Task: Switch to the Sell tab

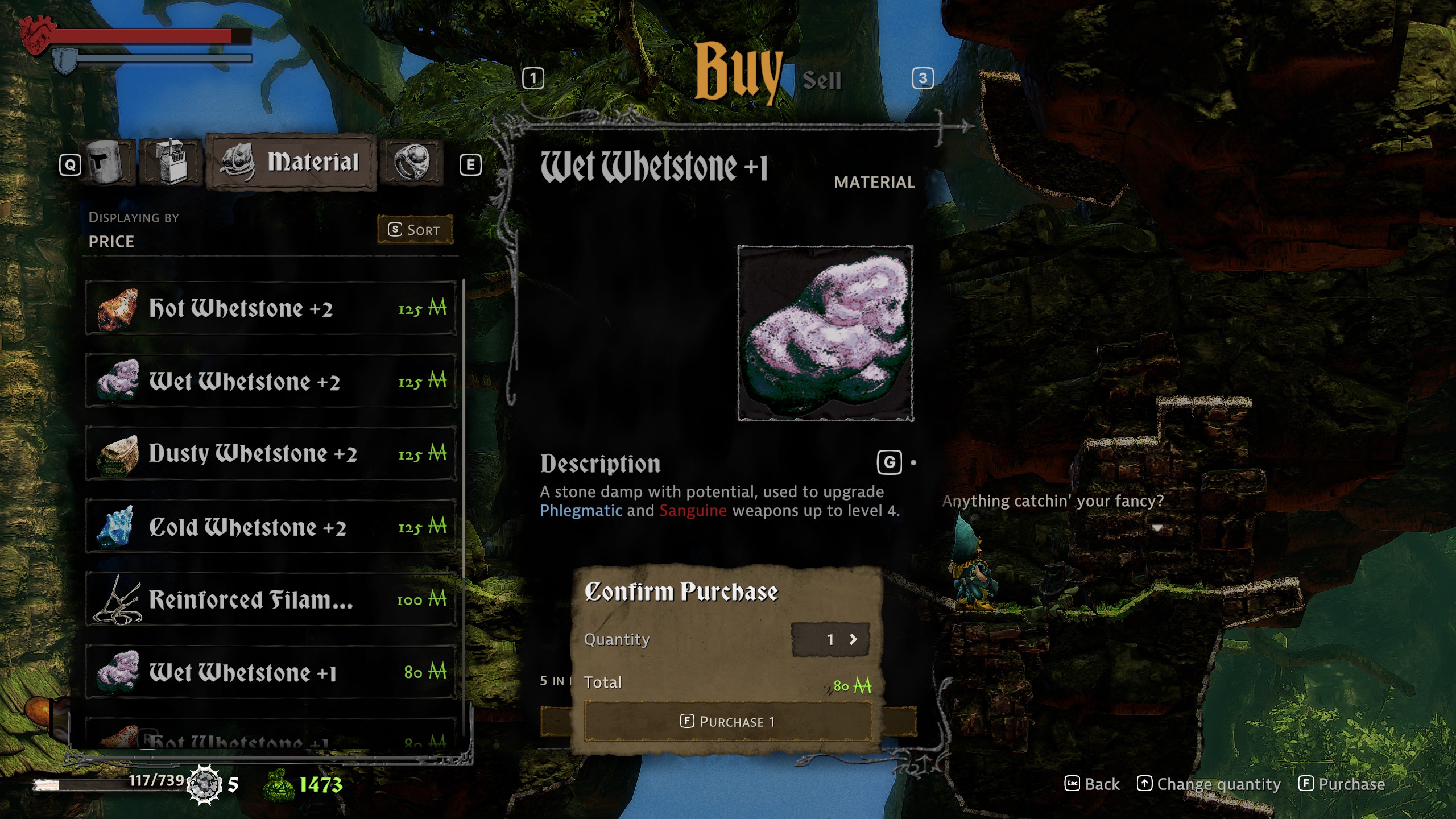Action: click(821, 80)
